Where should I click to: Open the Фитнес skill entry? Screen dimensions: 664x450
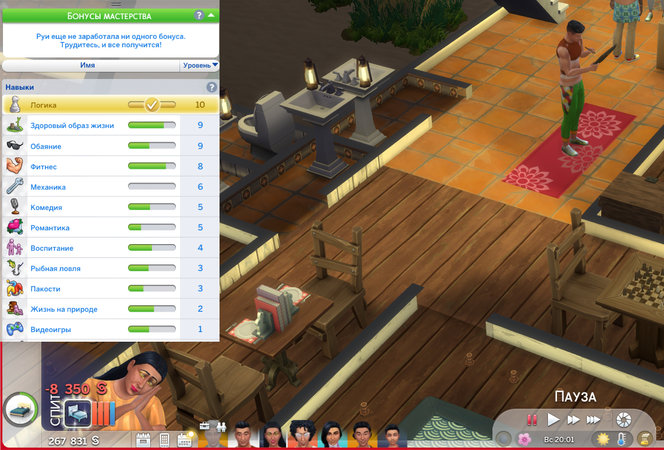110,166
